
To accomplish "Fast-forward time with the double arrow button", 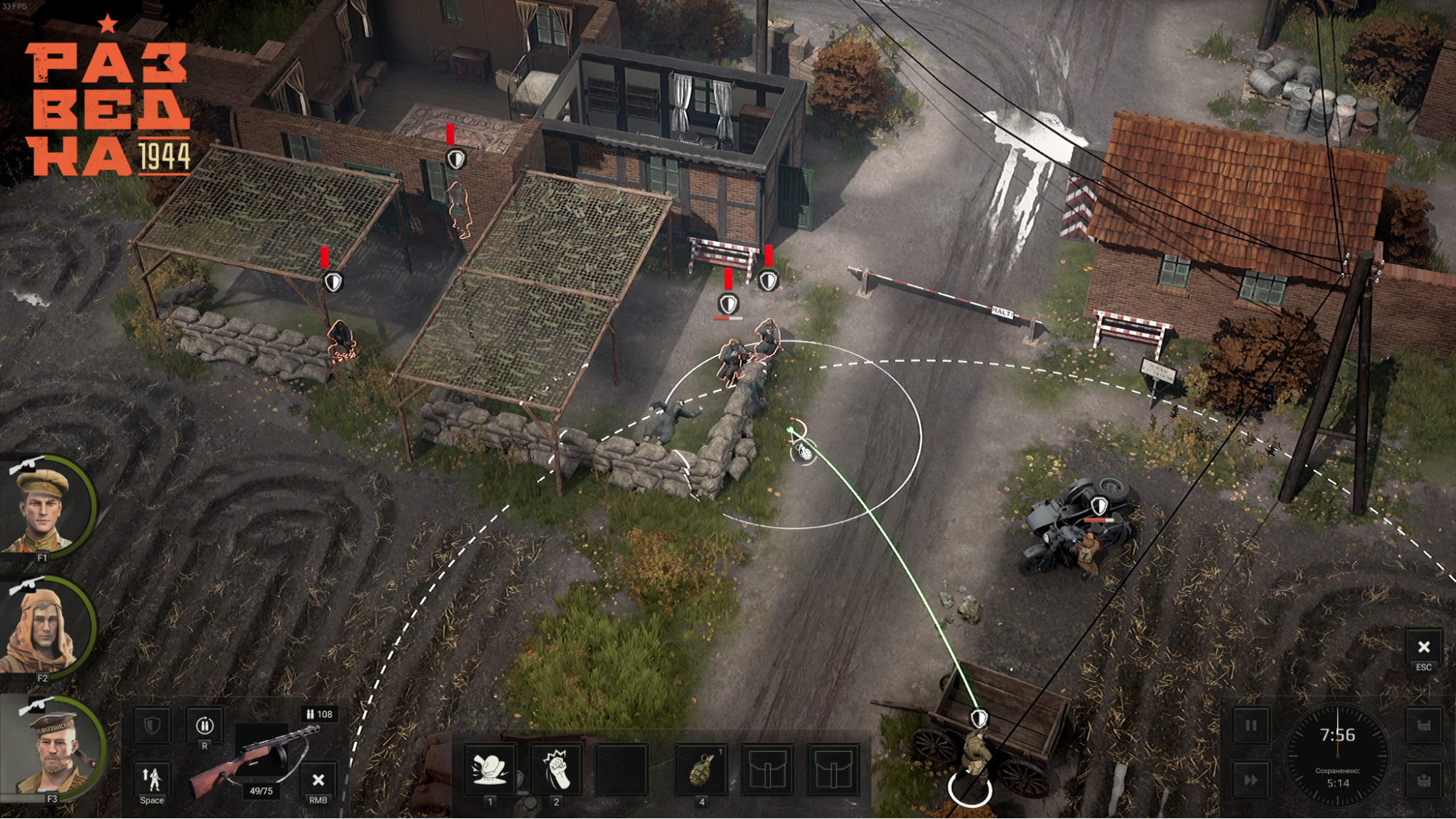I will click(x=1251, y=780).
